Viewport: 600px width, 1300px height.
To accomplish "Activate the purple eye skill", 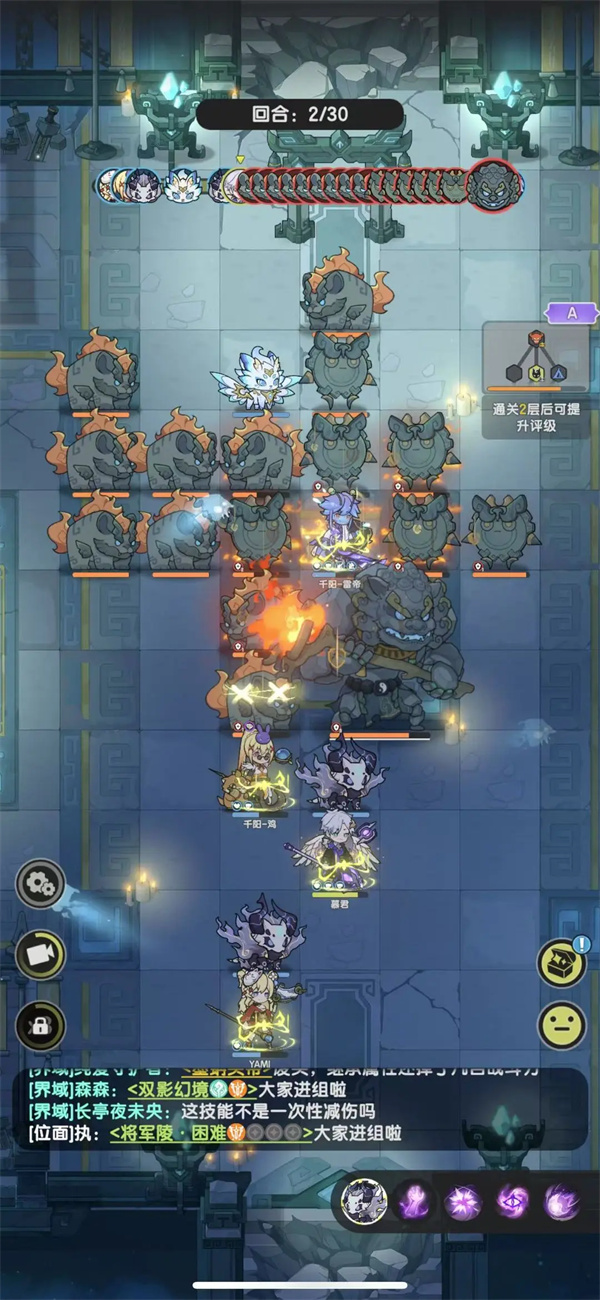I will pos(513,1200).
